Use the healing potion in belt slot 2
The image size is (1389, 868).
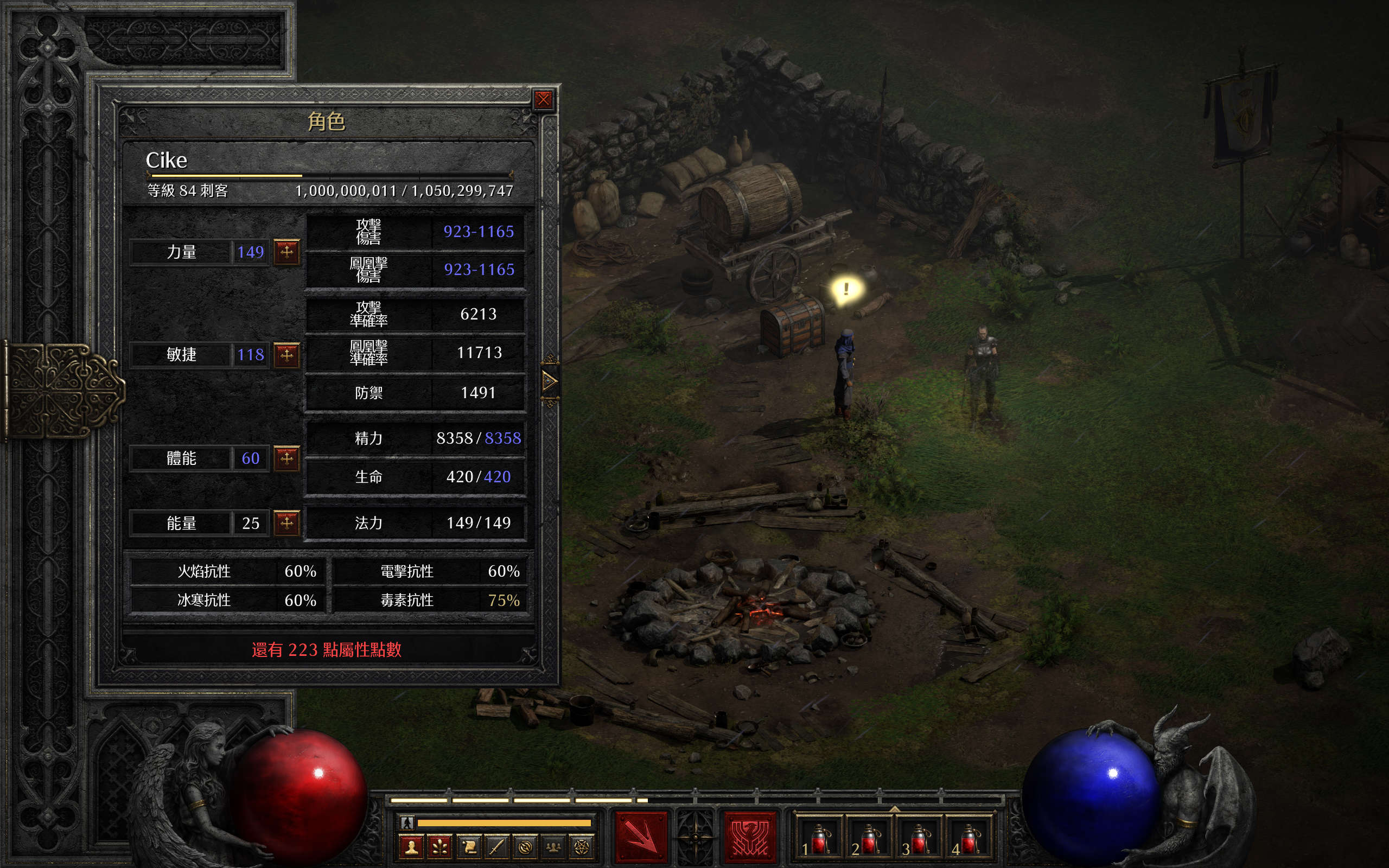869,838
